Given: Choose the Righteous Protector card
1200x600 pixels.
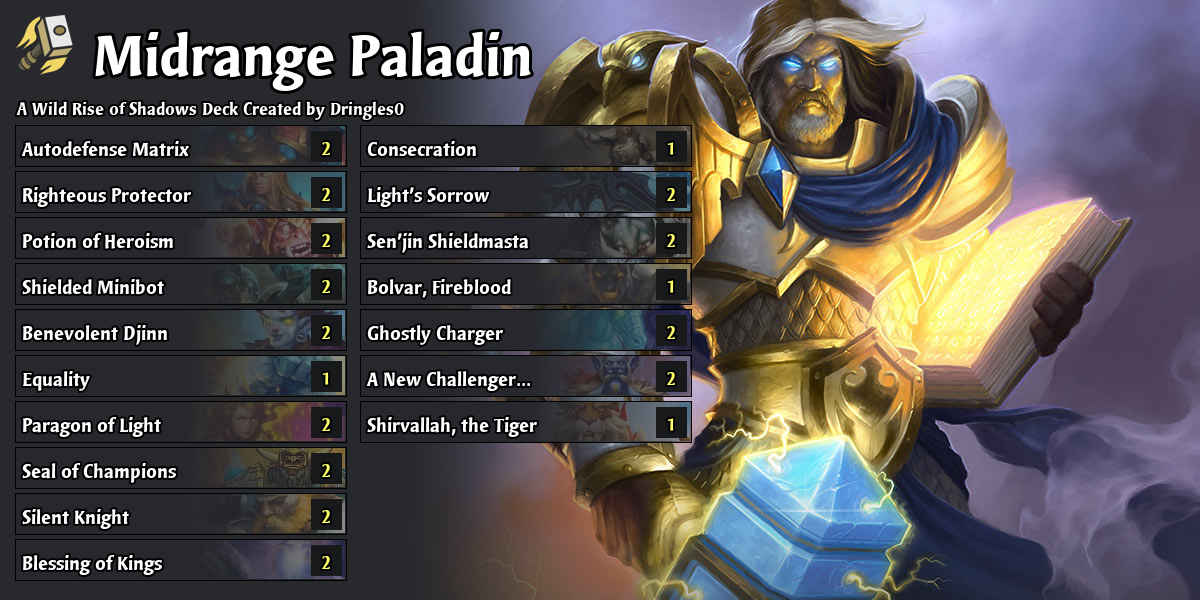Looking at the screenshot, I should pos(181,196).
